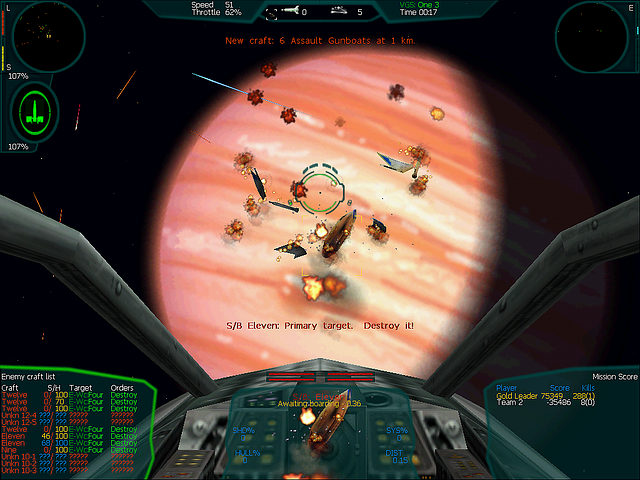Target Unkn 12-4 in enemy craft list
The height and width of the screenshot is (480, 640).
tap(20, 414)
